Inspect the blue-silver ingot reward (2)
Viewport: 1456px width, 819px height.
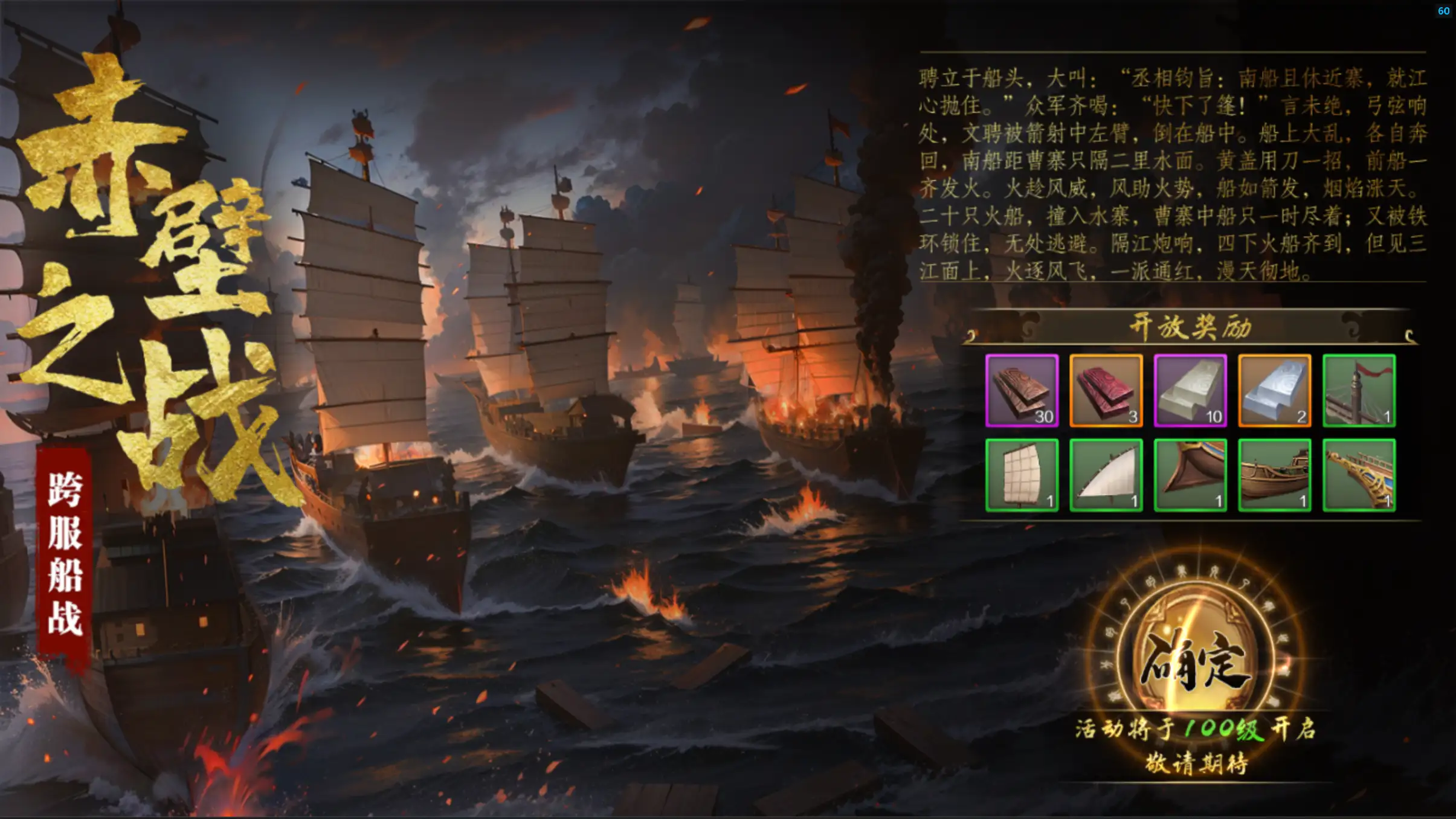point(1274,391)
